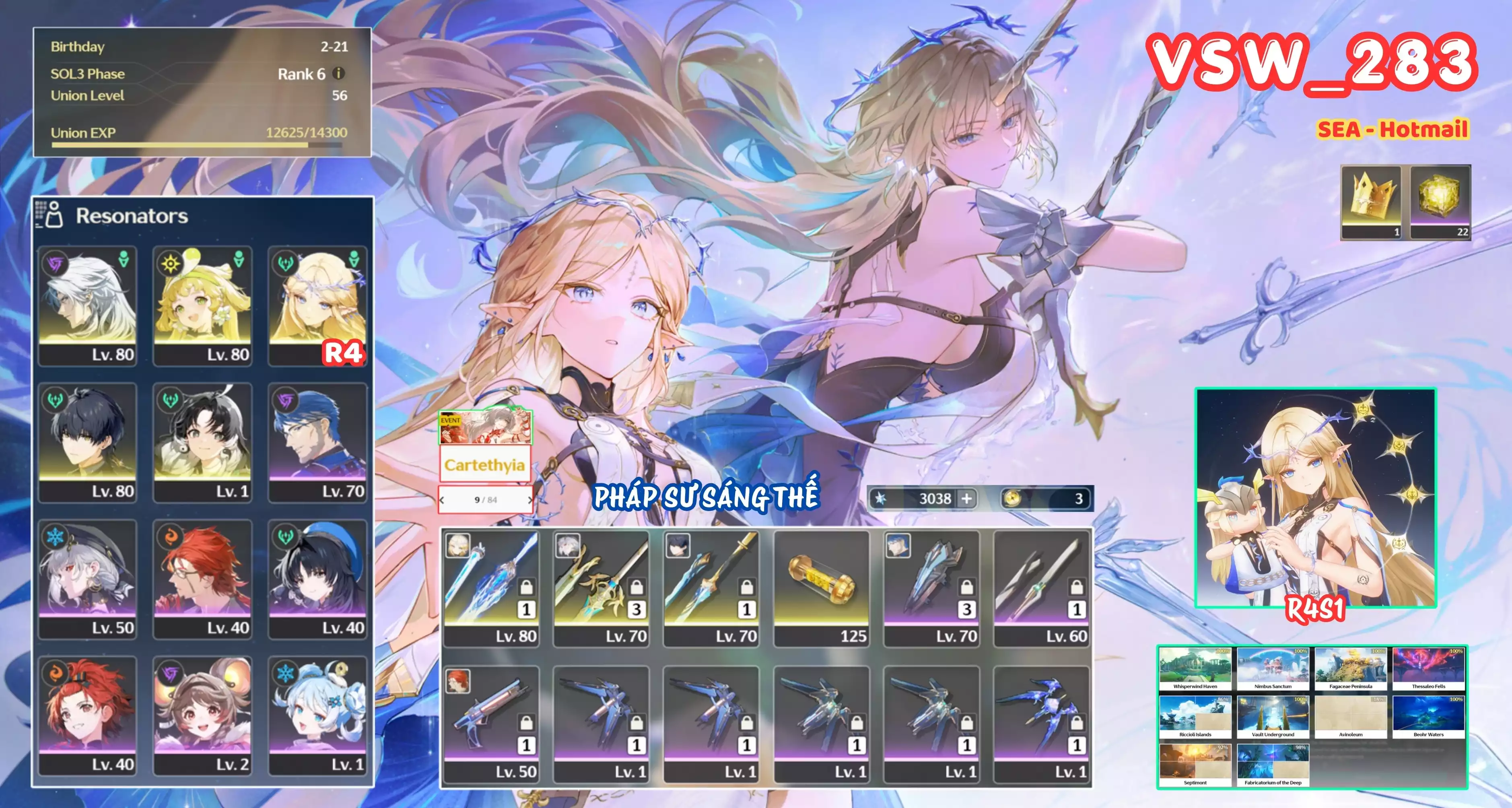Viewport: 1512px width, 808px height.
Task: Select the Lv. 70 gauntlets weapon slot
Action: [x=931, y=588]
